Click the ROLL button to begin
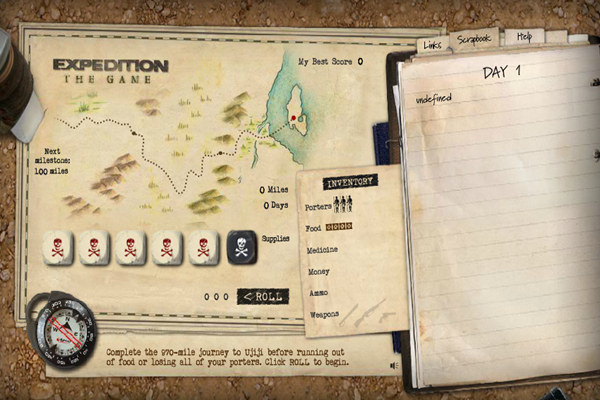The width and height of the screenshot is (600, 400). point(262,296)
